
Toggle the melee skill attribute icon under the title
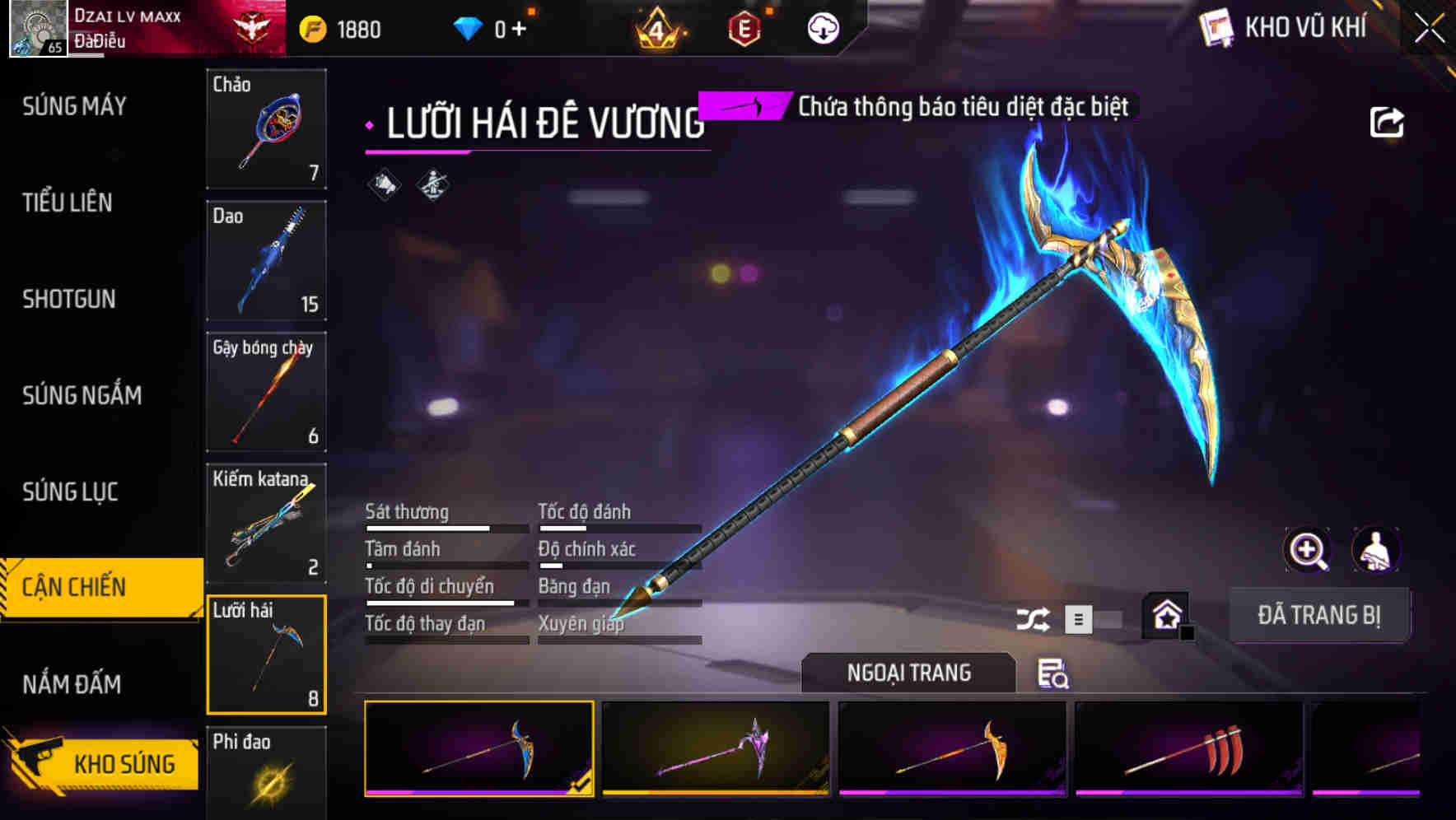point(432,184)
